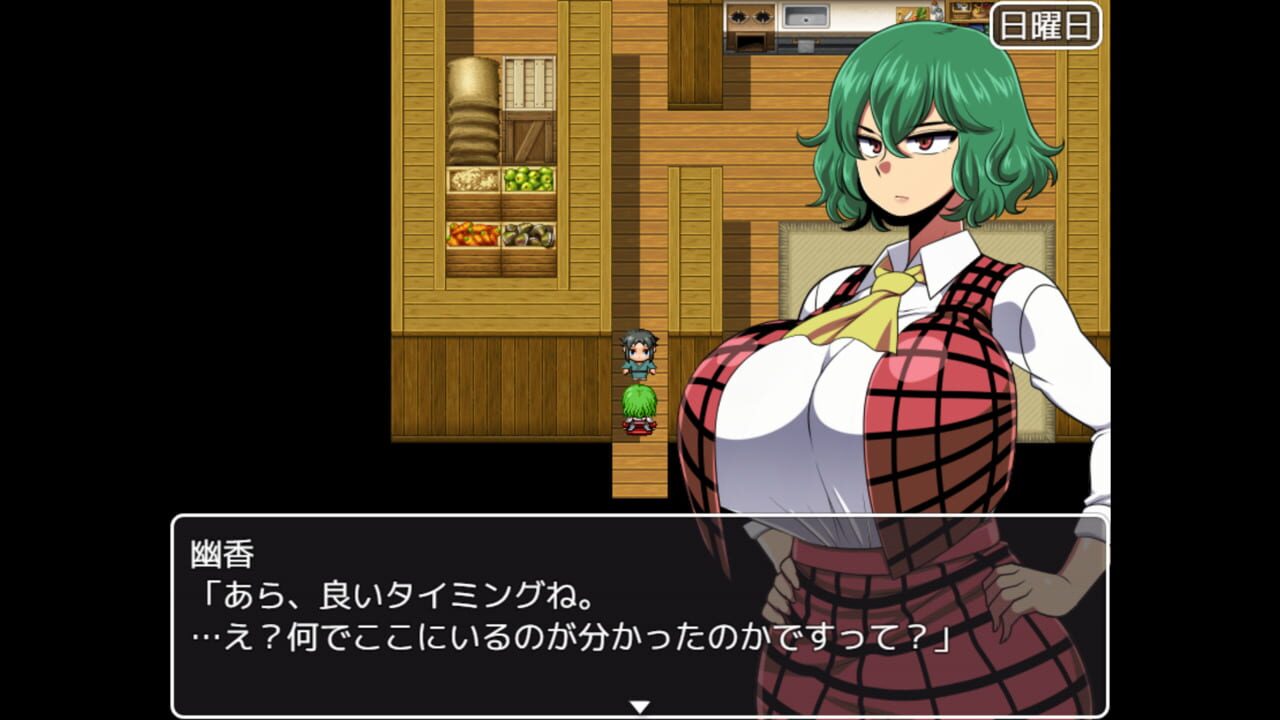
Task: Click the crate of rice grain
Action: (472, 180)
